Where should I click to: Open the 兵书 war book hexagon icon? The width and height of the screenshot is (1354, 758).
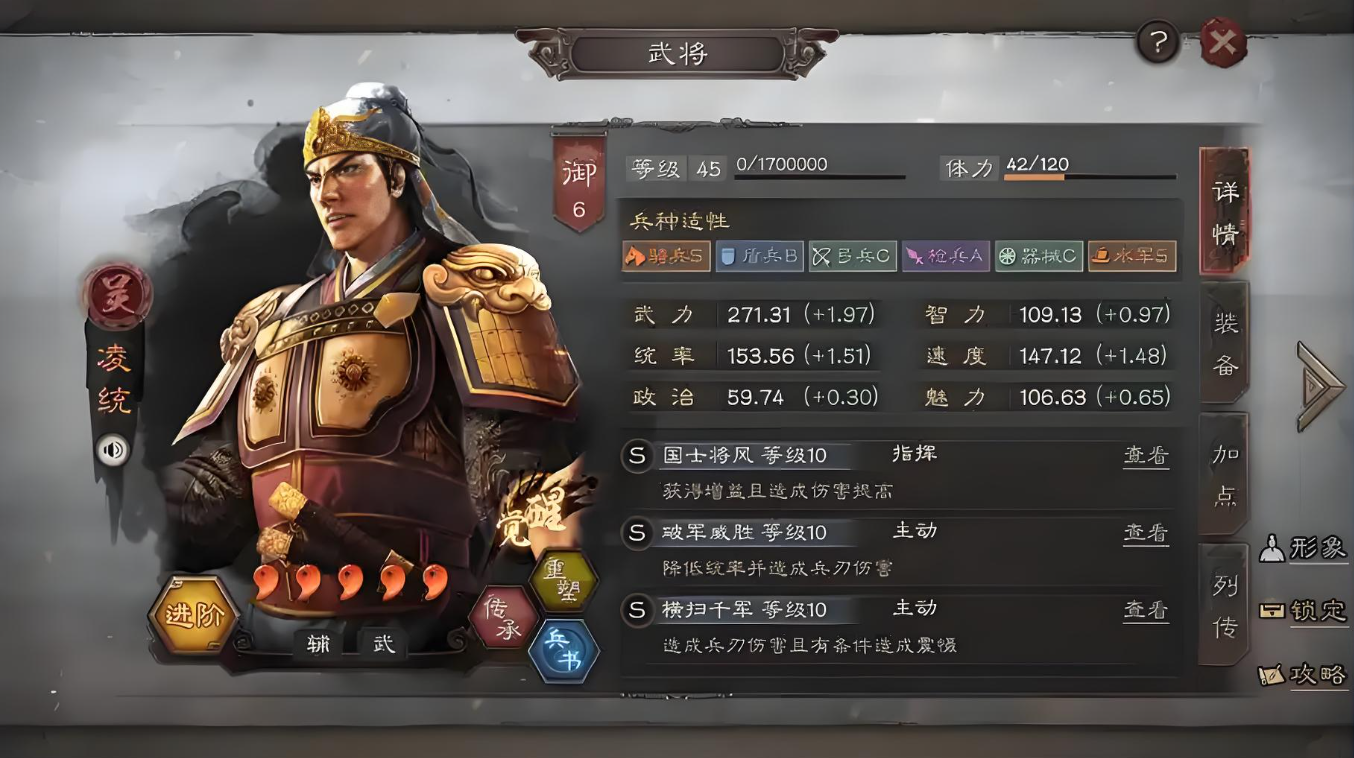[566, 651]
